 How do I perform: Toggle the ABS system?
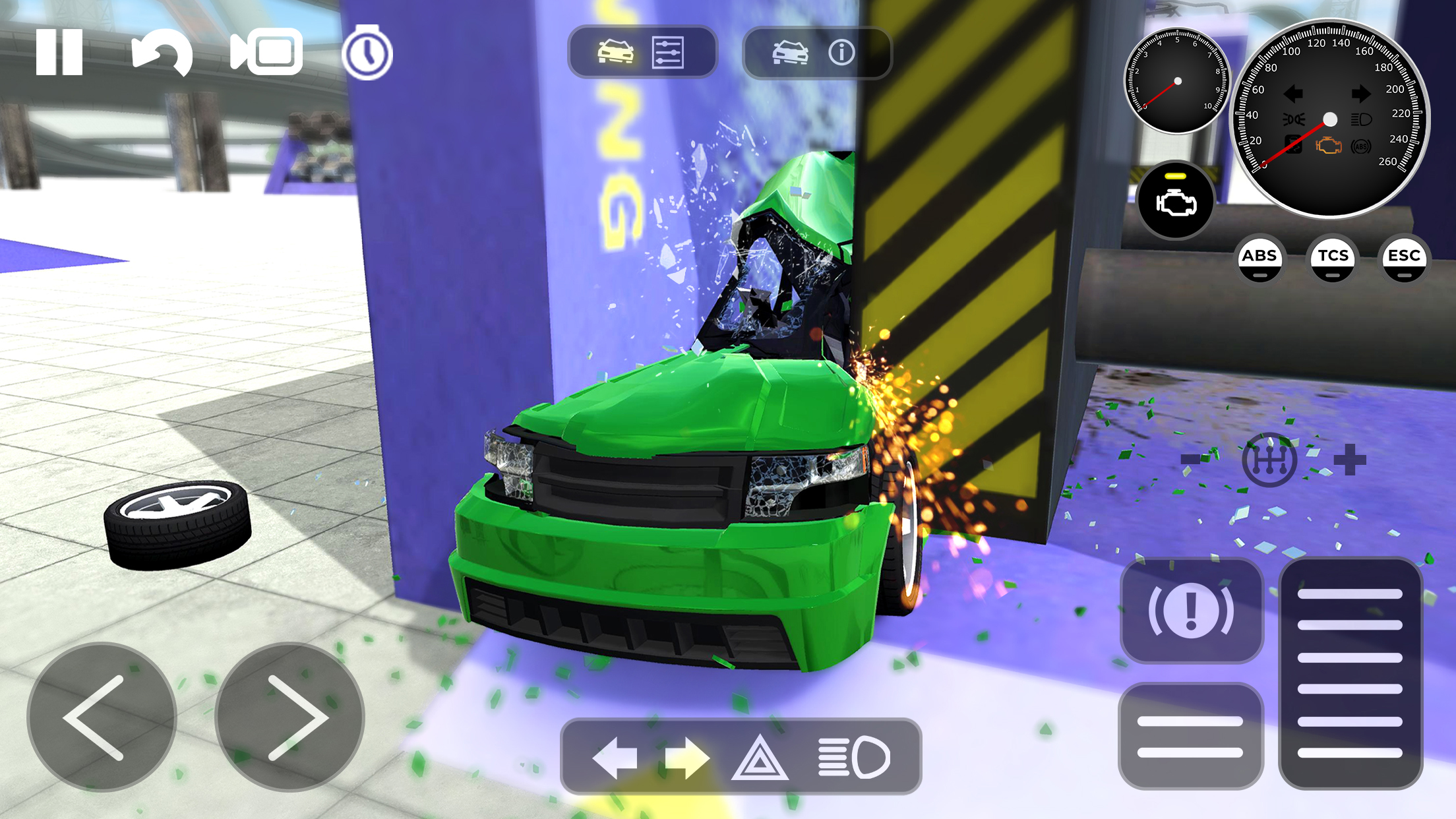point(1261,258)
